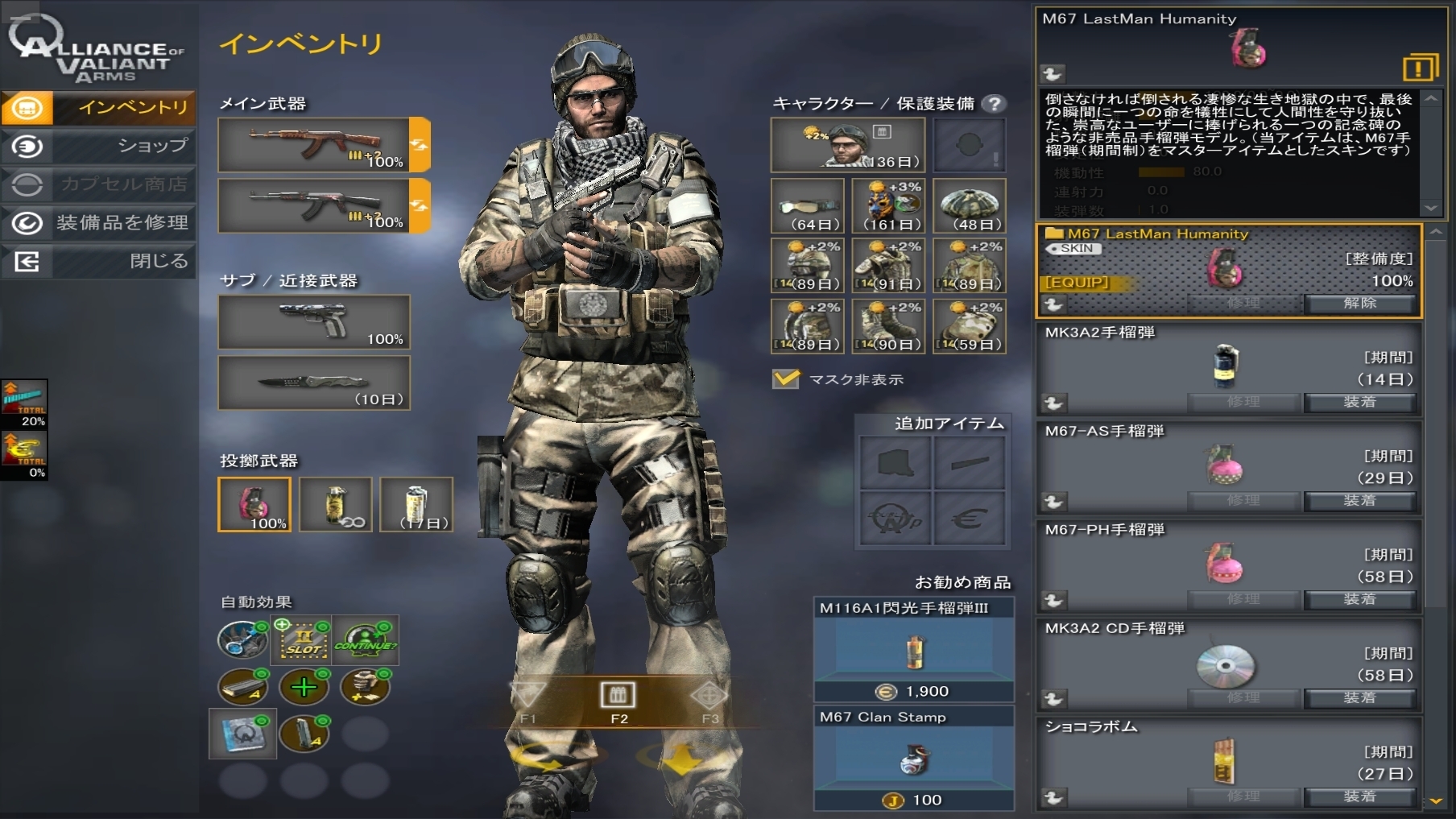Select the pink grenade throwable slot
This screenshot has width=1456, height=819.
(x=254, y=505)
